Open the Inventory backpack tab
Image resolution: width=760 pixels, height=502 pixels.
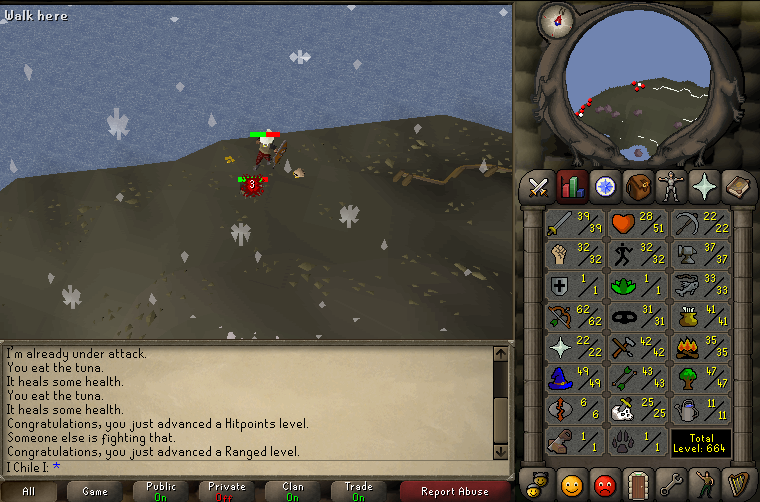(639, 186)
